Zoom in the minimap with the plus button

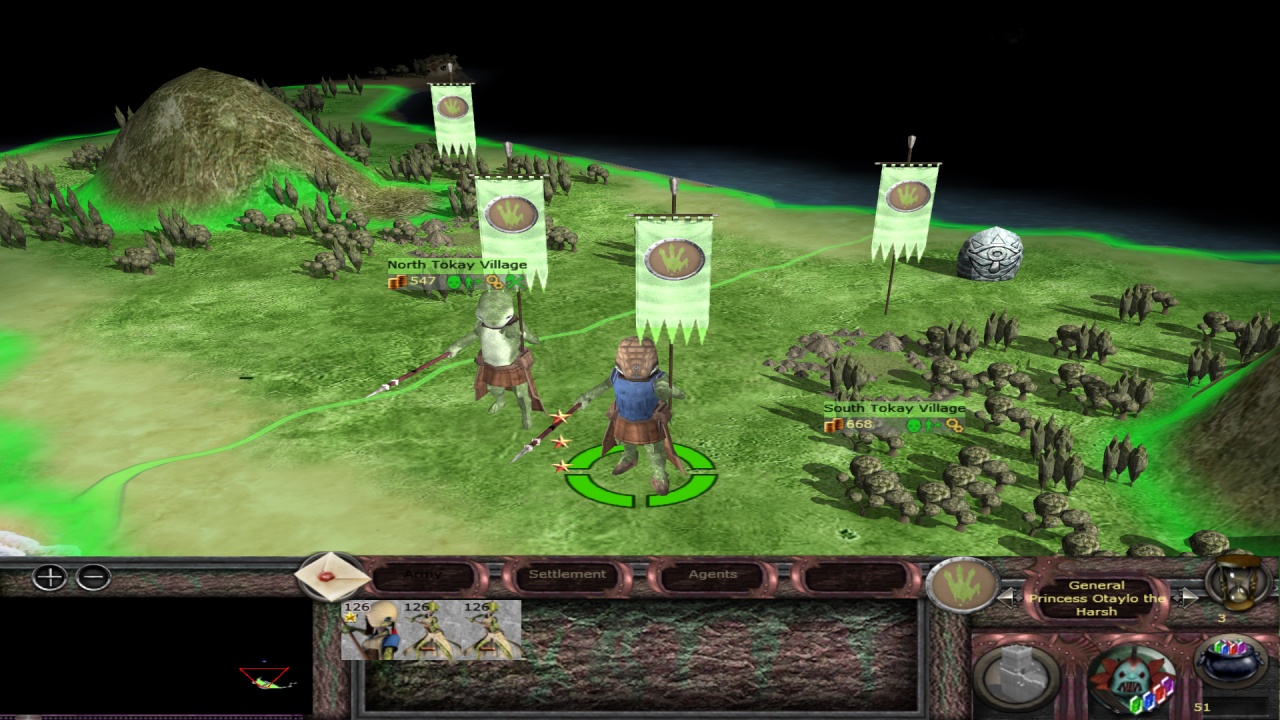click(x=49, y=577)
